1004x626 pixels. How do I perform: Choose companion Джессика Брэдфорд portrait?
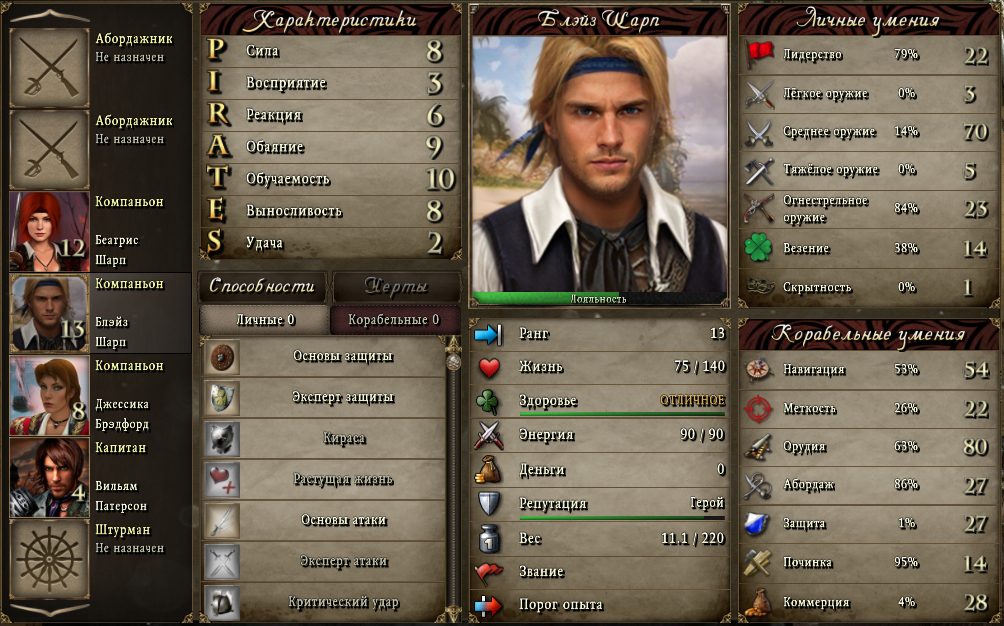click(x=49, y=395)
